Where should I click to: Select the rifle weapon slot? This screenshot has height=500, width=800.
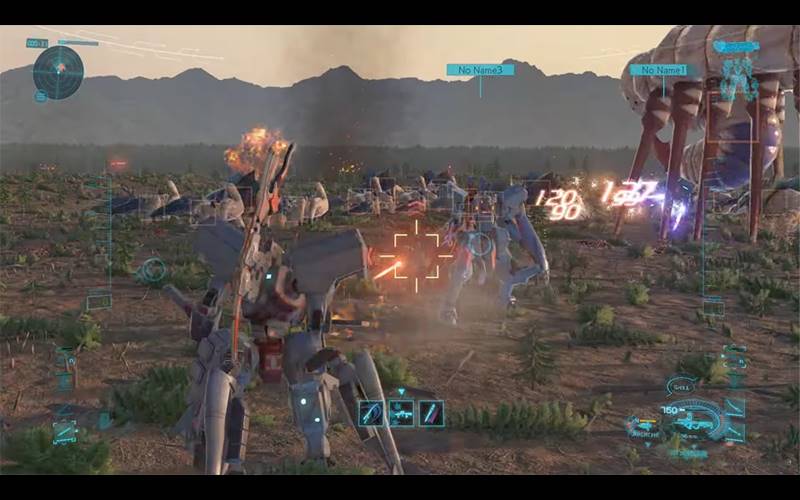click(x=401, y=412)
